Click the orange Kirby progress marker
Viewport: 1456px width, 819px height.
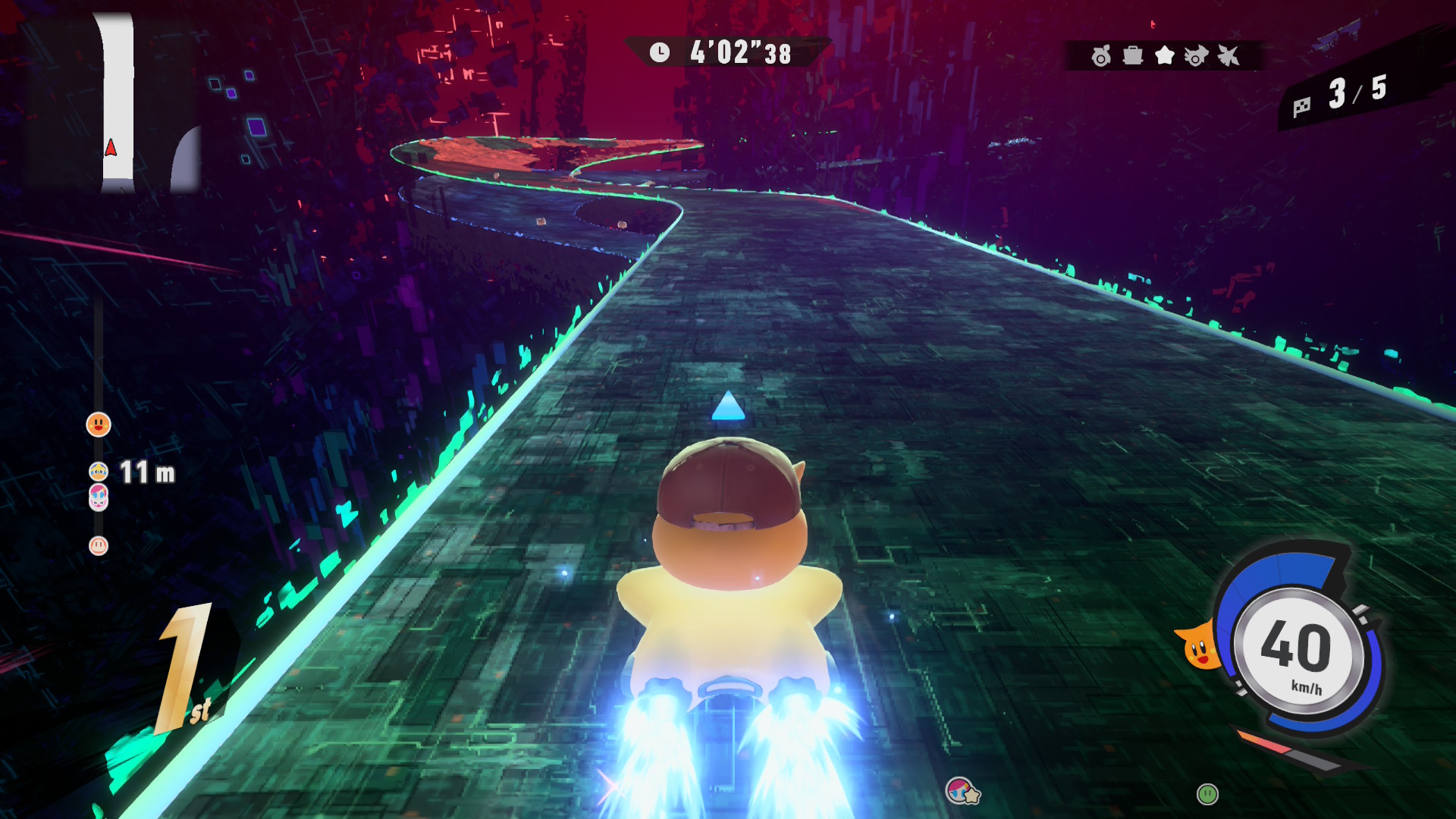[99, 425]
